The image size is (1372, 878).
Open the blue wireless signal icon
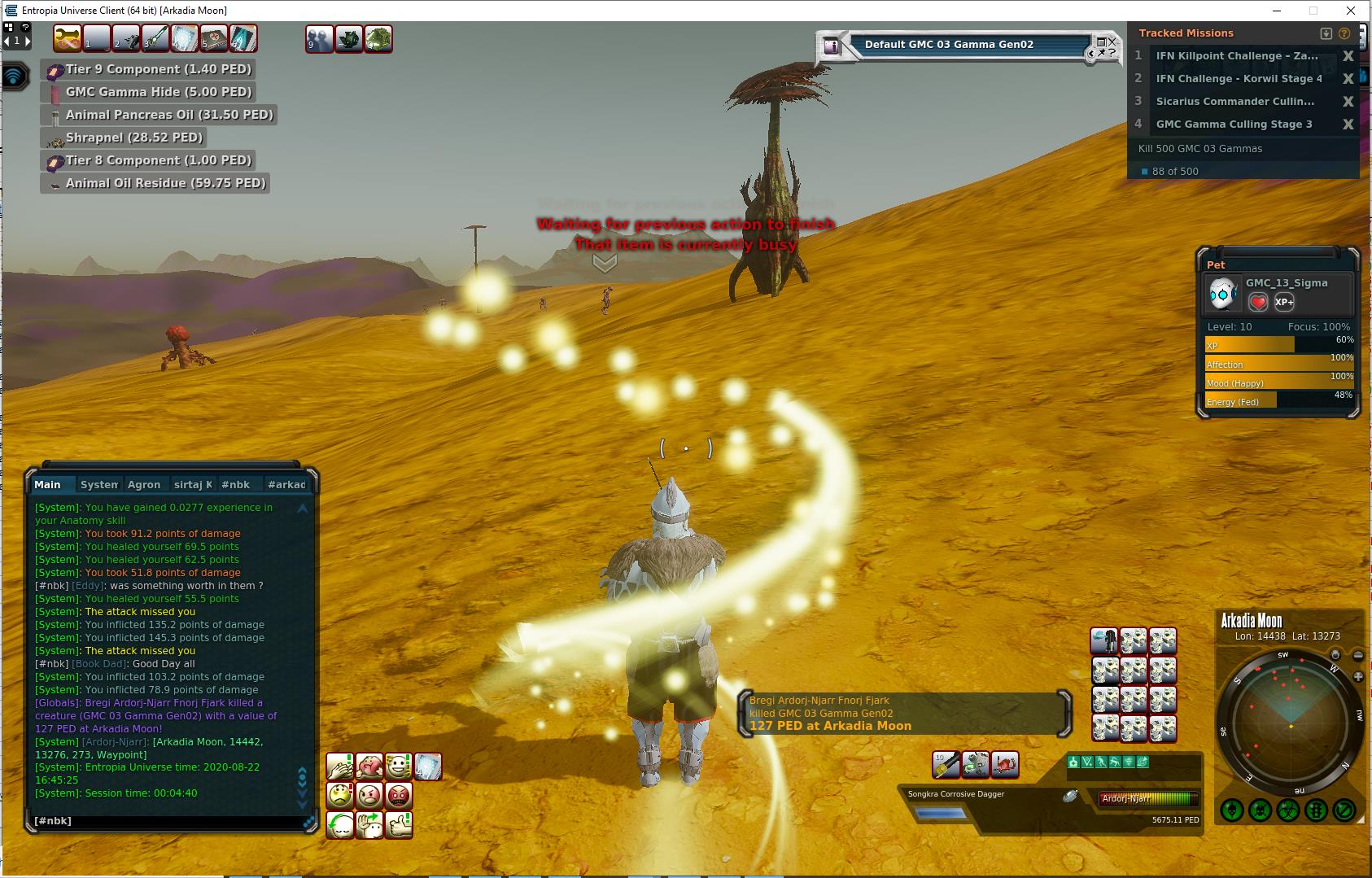pos(15,76)
